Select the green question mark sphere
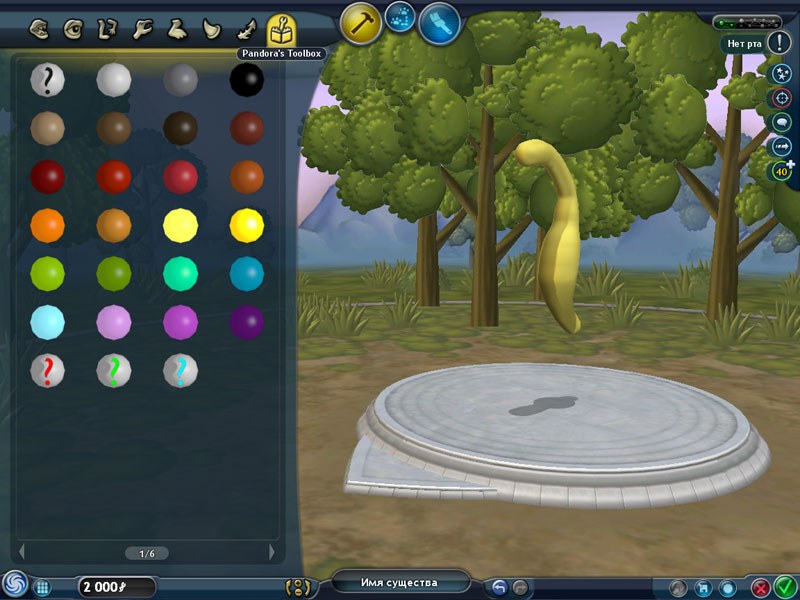The width and height of the screenshot is (800, 600). click(x=113, y=370)
